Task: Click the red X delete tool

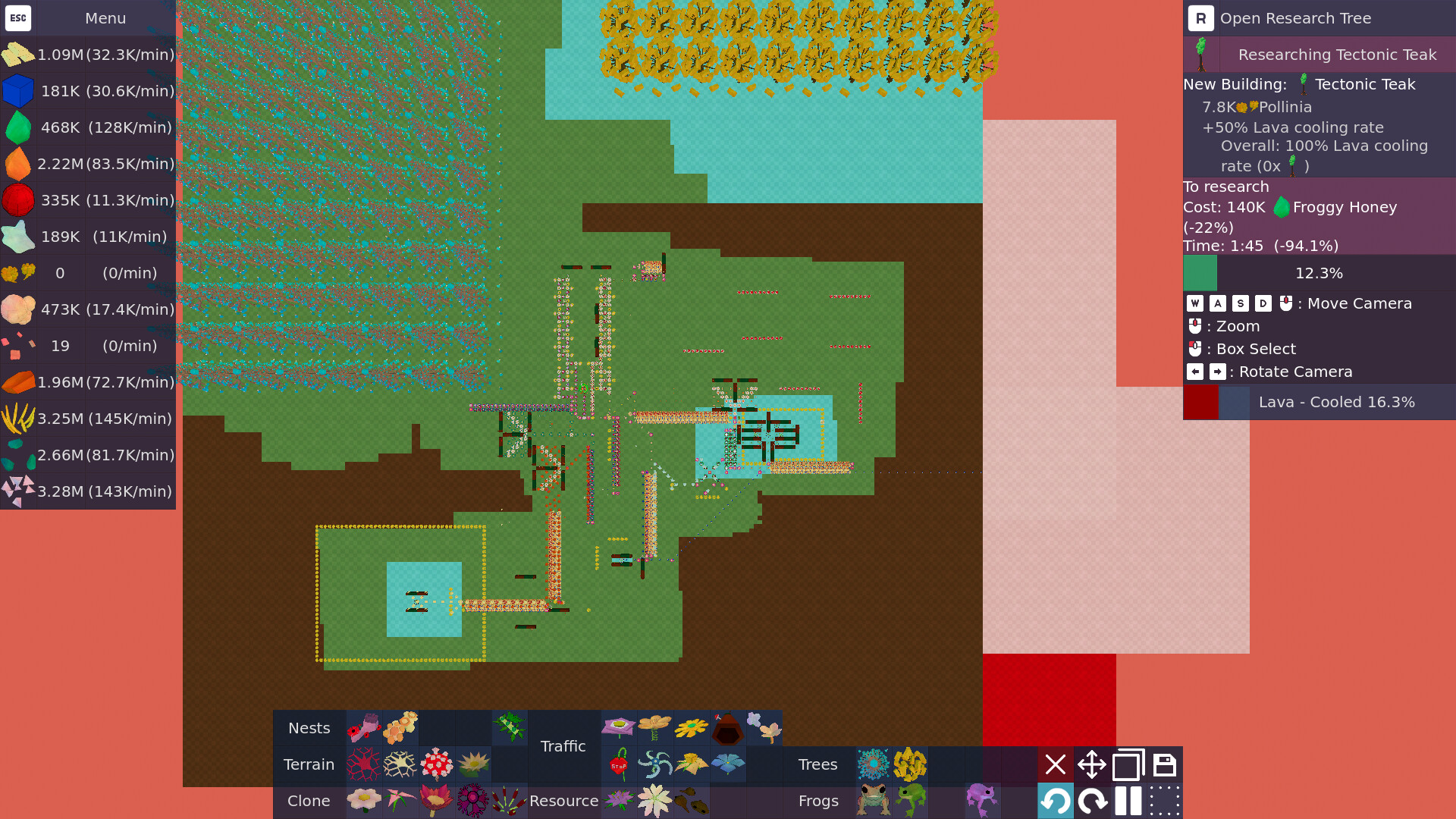Action: (x=1056, y=764)
